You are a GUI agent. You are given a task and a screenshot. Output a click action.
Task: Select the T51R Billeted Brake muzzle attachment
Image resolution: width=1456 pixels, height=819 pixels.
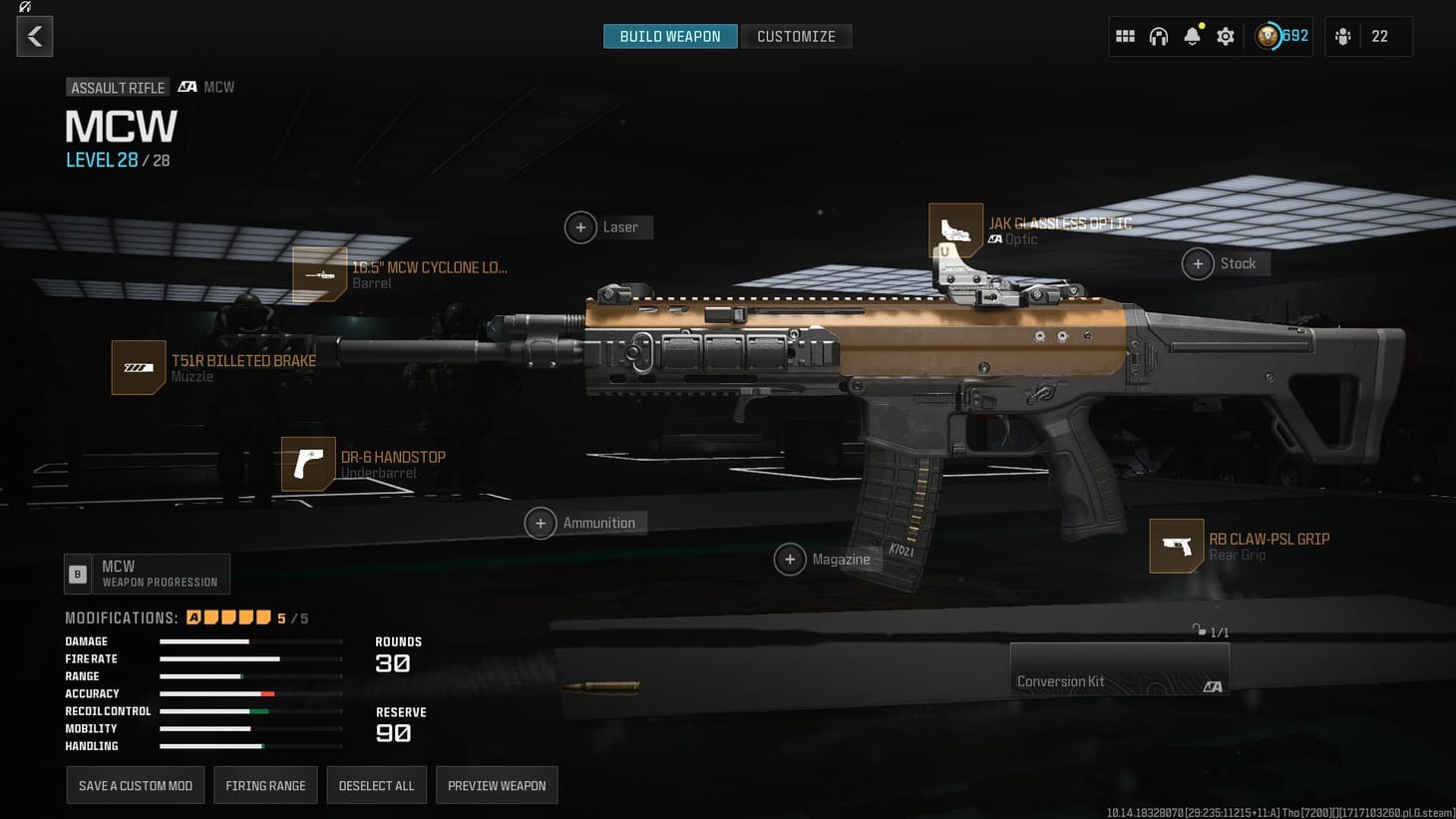click(139, 367)
